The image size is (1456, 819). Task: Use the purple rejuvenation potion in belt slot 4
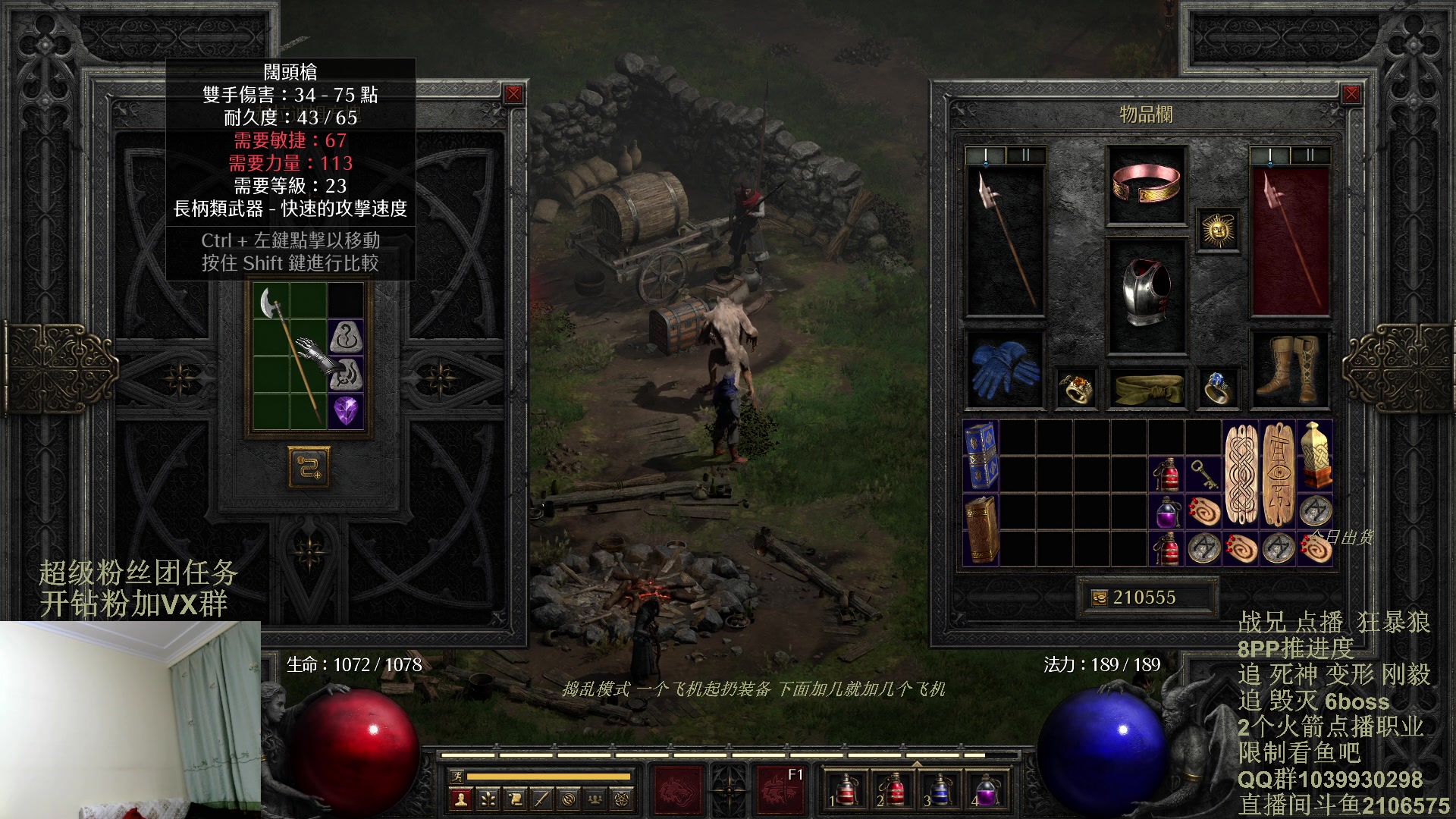click(x=986, y=790)
